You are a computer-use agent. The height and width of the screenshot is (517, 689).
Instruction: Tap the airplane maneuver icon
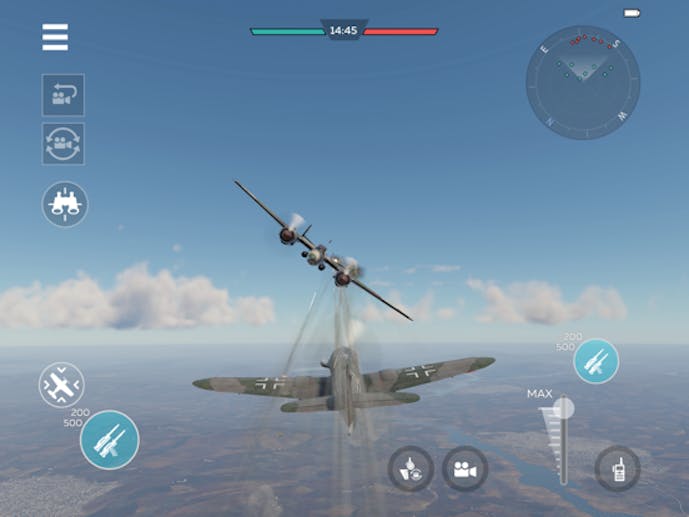click(x=61, y=385)
